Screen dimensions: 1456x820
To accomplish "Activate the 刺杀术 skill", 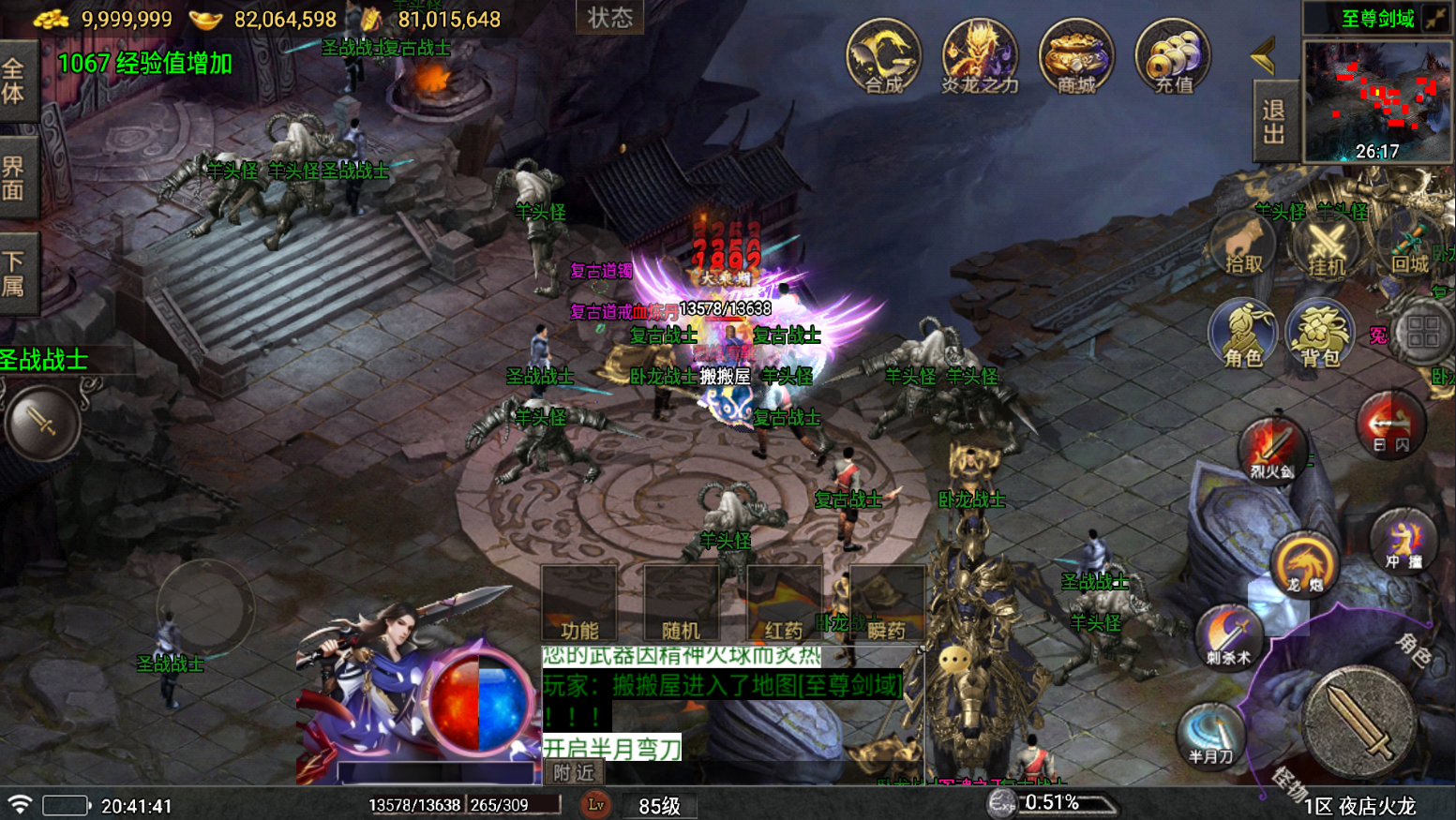I will (x=1228, y=637).
